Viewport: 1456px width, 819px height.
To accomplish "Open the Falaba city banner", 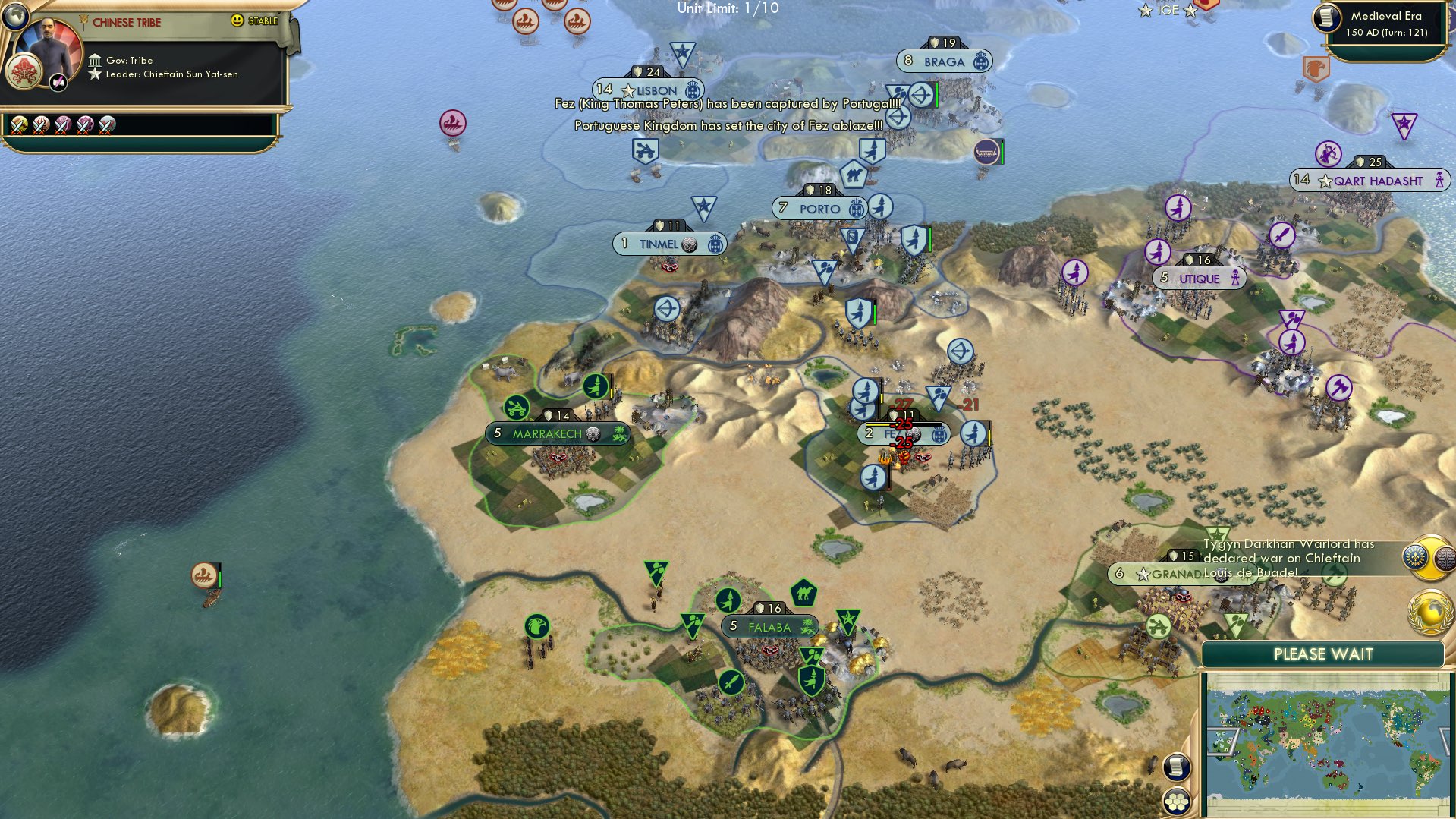I will point(769,627).
